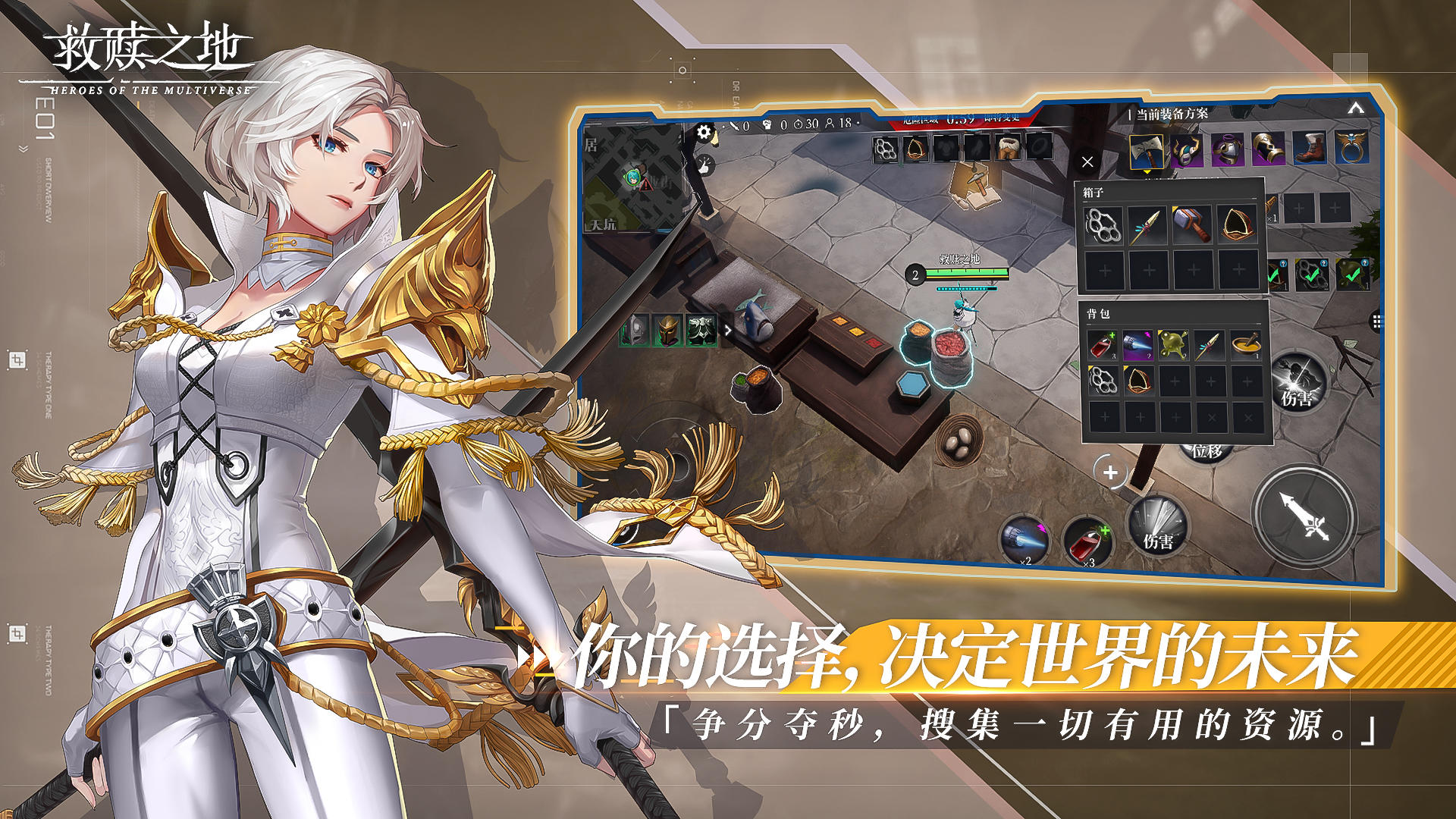The image size is (1456, 819).
Task: Expand the equipped armor list via the arrow
Action: coord(726,328)
